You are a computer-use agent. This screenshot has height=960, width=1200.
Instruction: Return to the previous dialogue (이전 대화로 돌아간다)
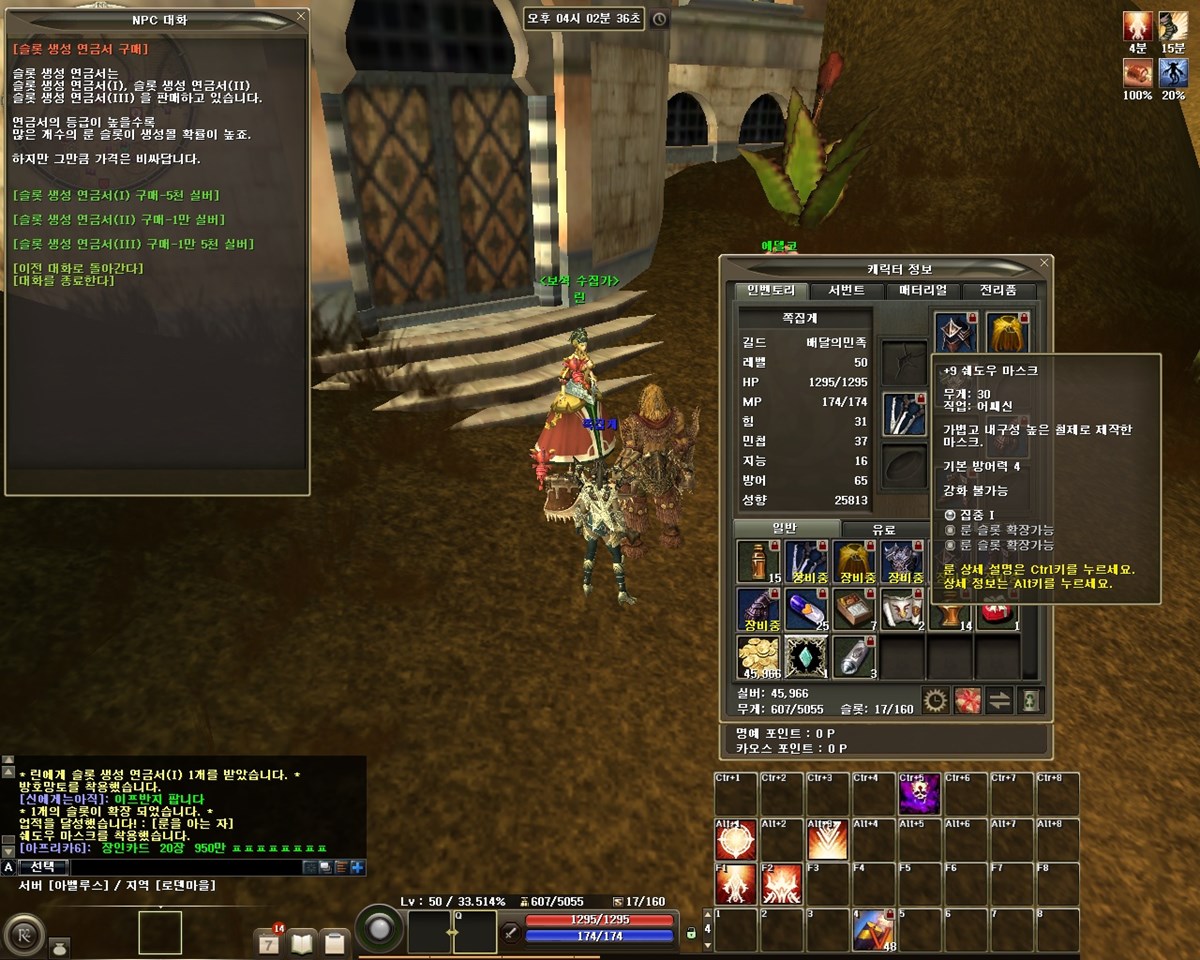pos(78,268)
